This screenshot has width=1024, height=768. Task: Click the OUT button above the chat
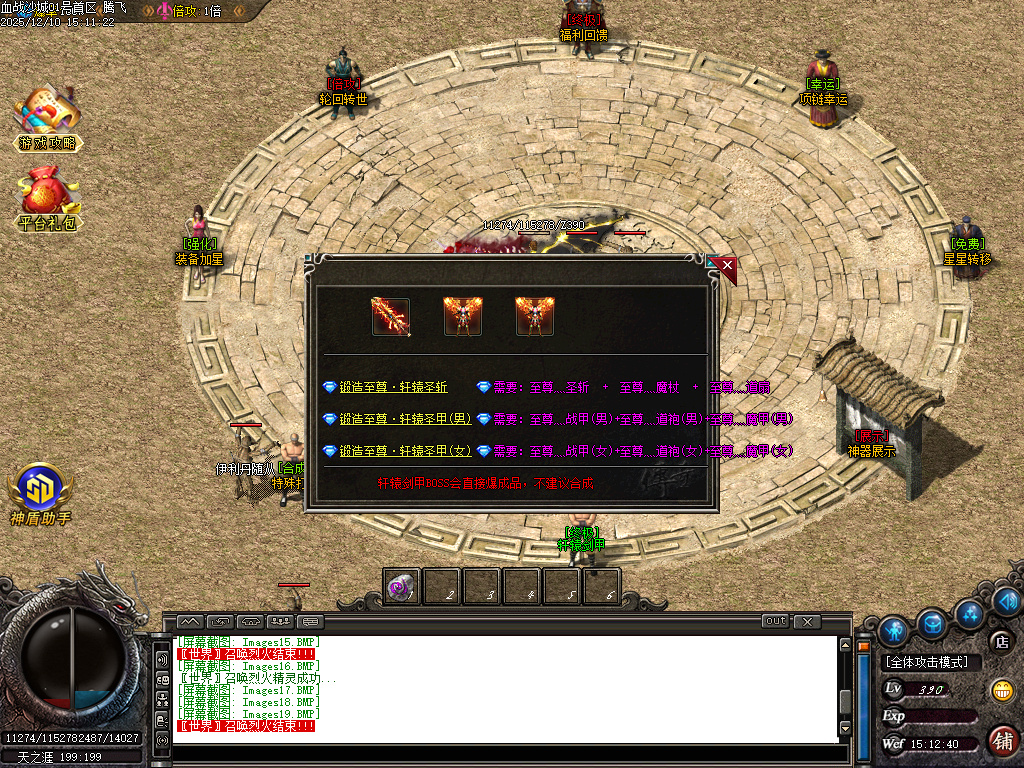pos(775,621)
